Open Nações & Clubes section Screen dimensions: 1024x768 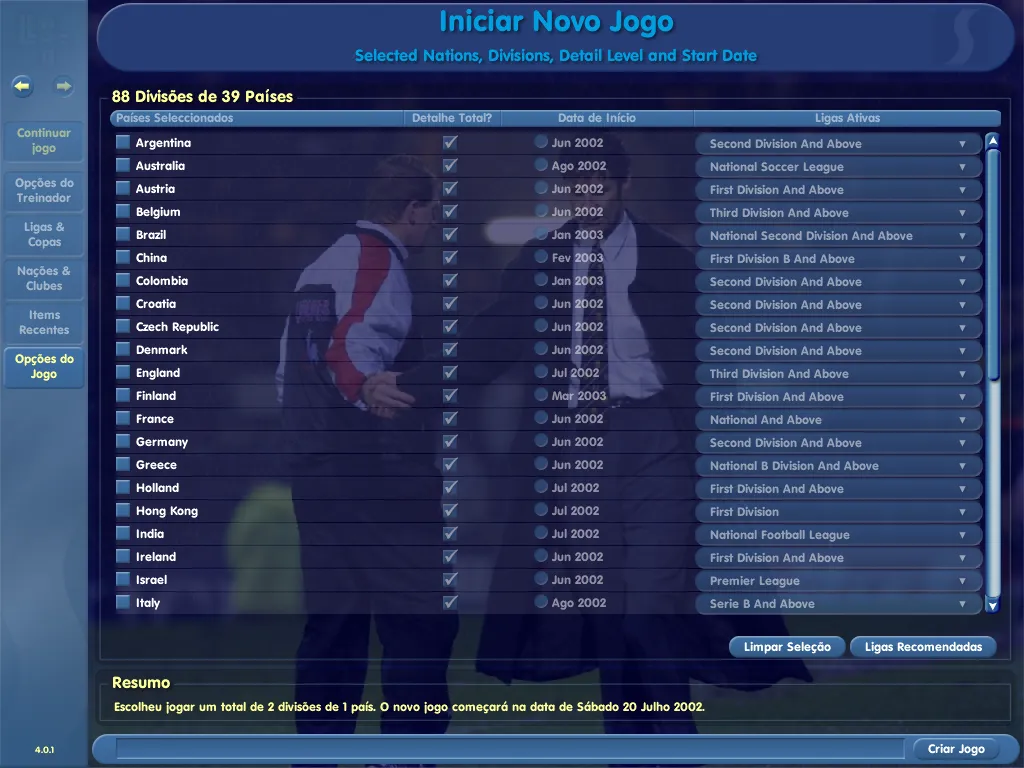pos(44,278)
